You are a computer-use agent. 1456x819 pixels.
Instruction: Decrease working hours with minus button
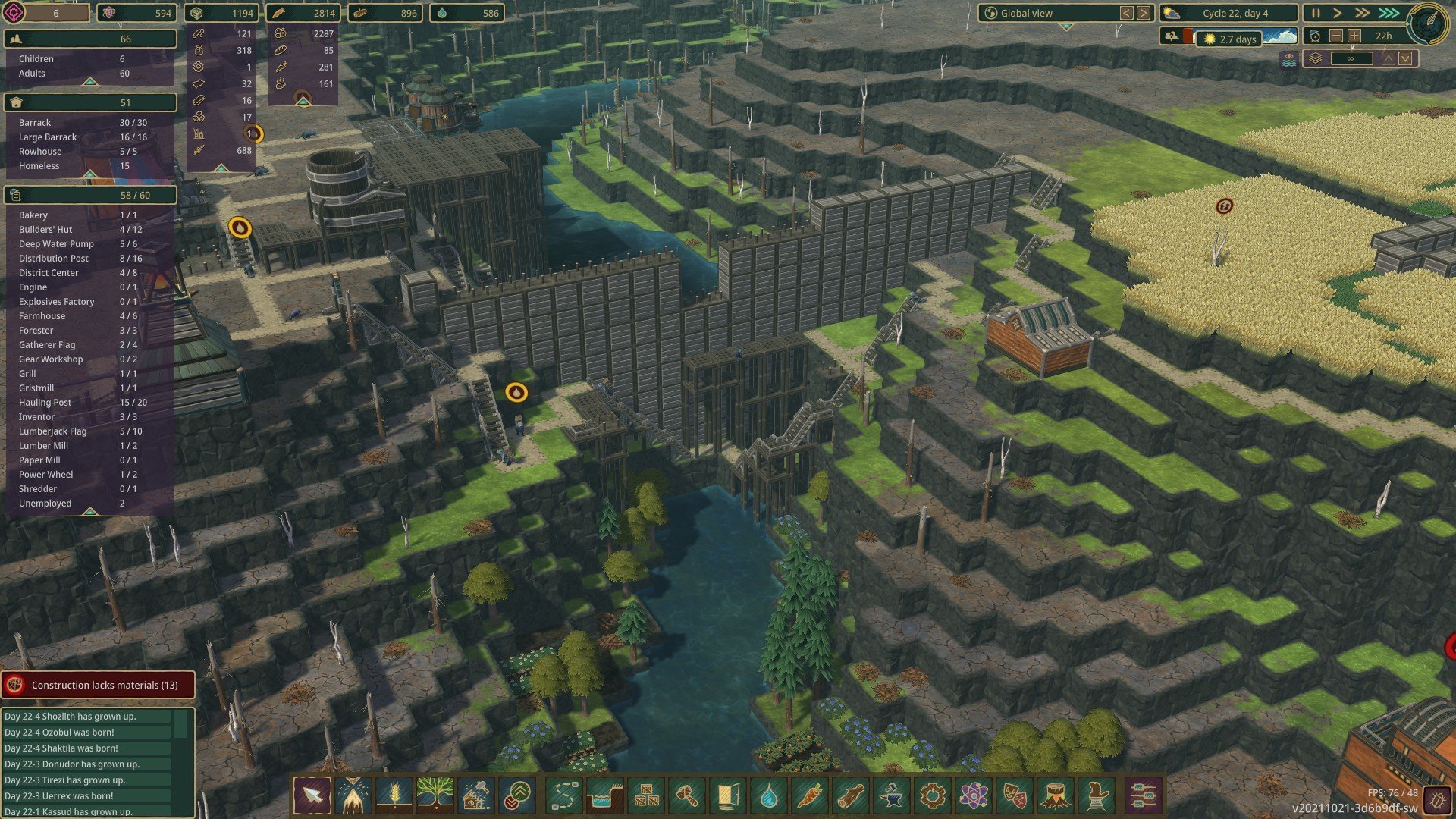[1336, 36]
